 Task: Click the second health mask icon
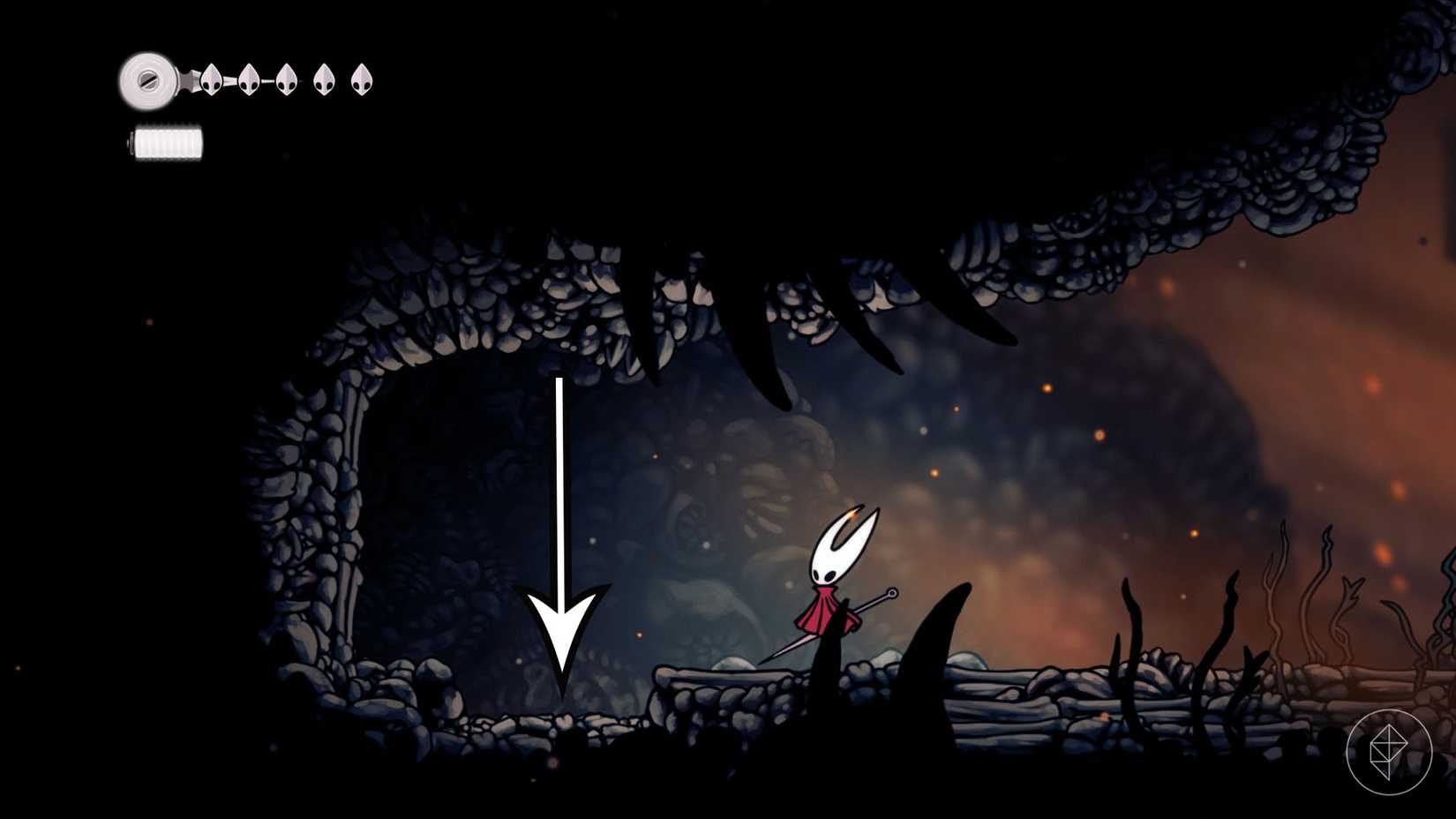click(x=247, y=78)
